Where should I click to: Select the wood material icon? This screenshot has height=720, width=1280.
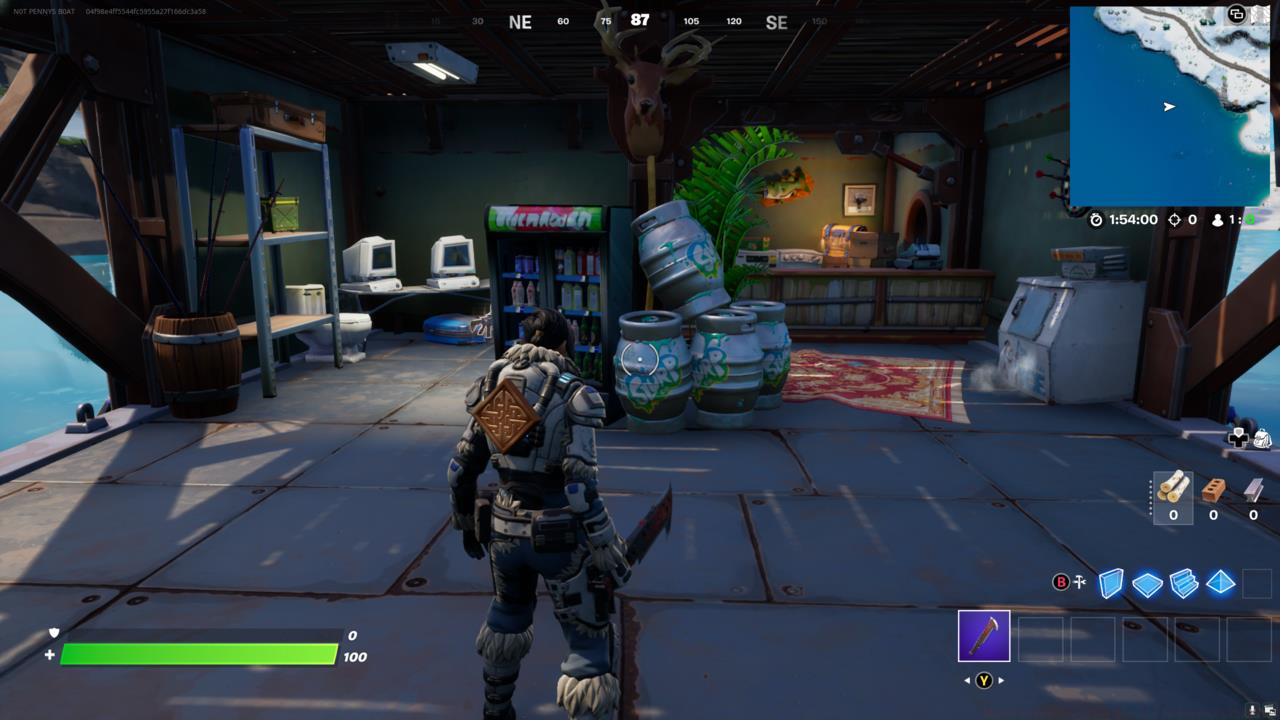point(1173,492)
